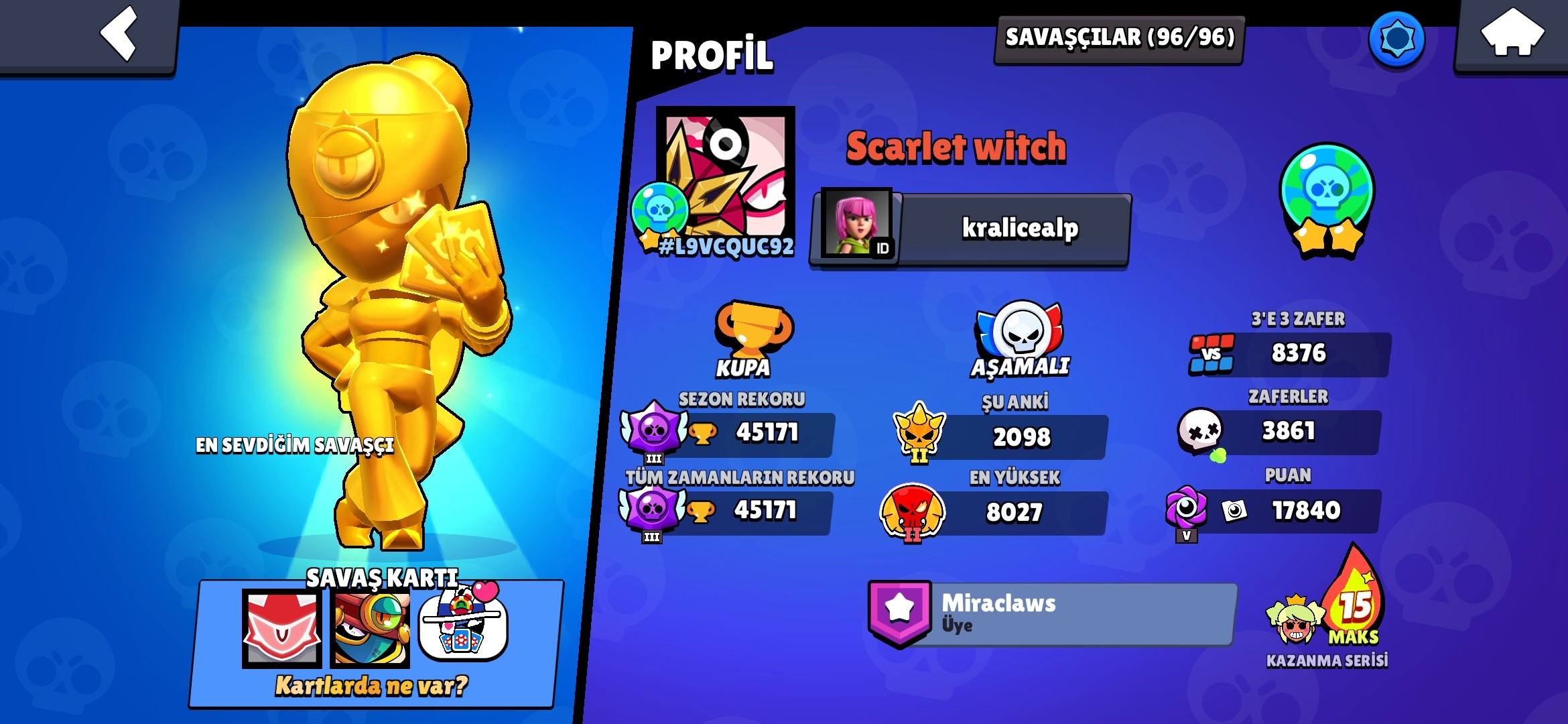The image size is (1568, 724).
Task: Click the PROFİL heading tab area
Action: click(712, 55)
